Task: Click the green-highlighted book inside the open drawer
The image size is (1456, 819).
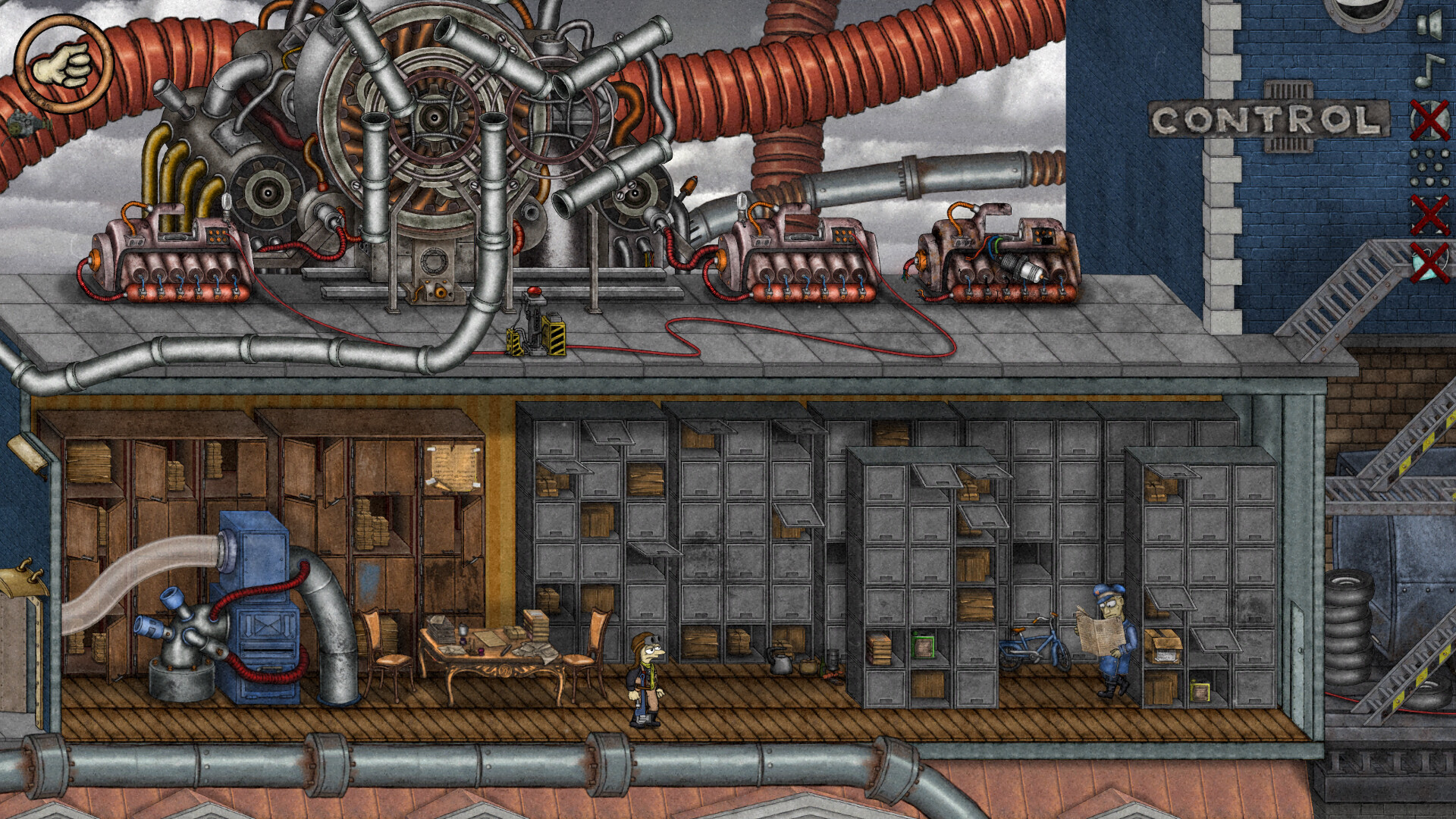Action: tap(924, 646)
